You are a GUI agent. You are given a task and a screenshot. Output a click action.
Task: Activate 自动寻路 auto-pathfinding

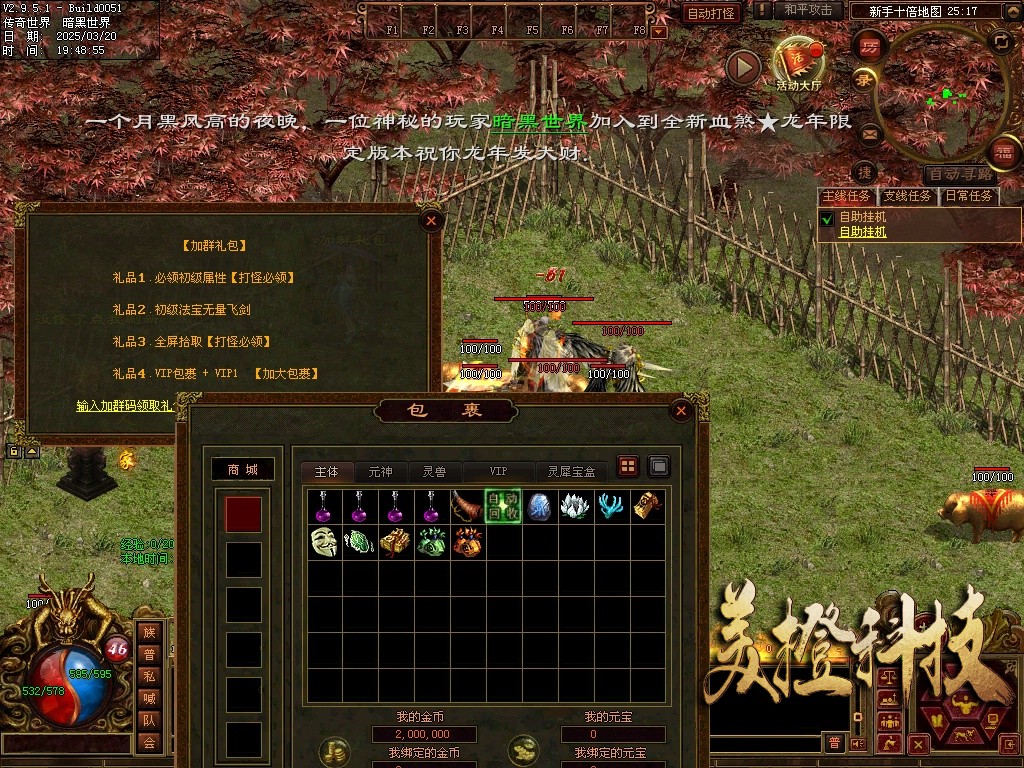pyautogui.click(x=960, y=174)
